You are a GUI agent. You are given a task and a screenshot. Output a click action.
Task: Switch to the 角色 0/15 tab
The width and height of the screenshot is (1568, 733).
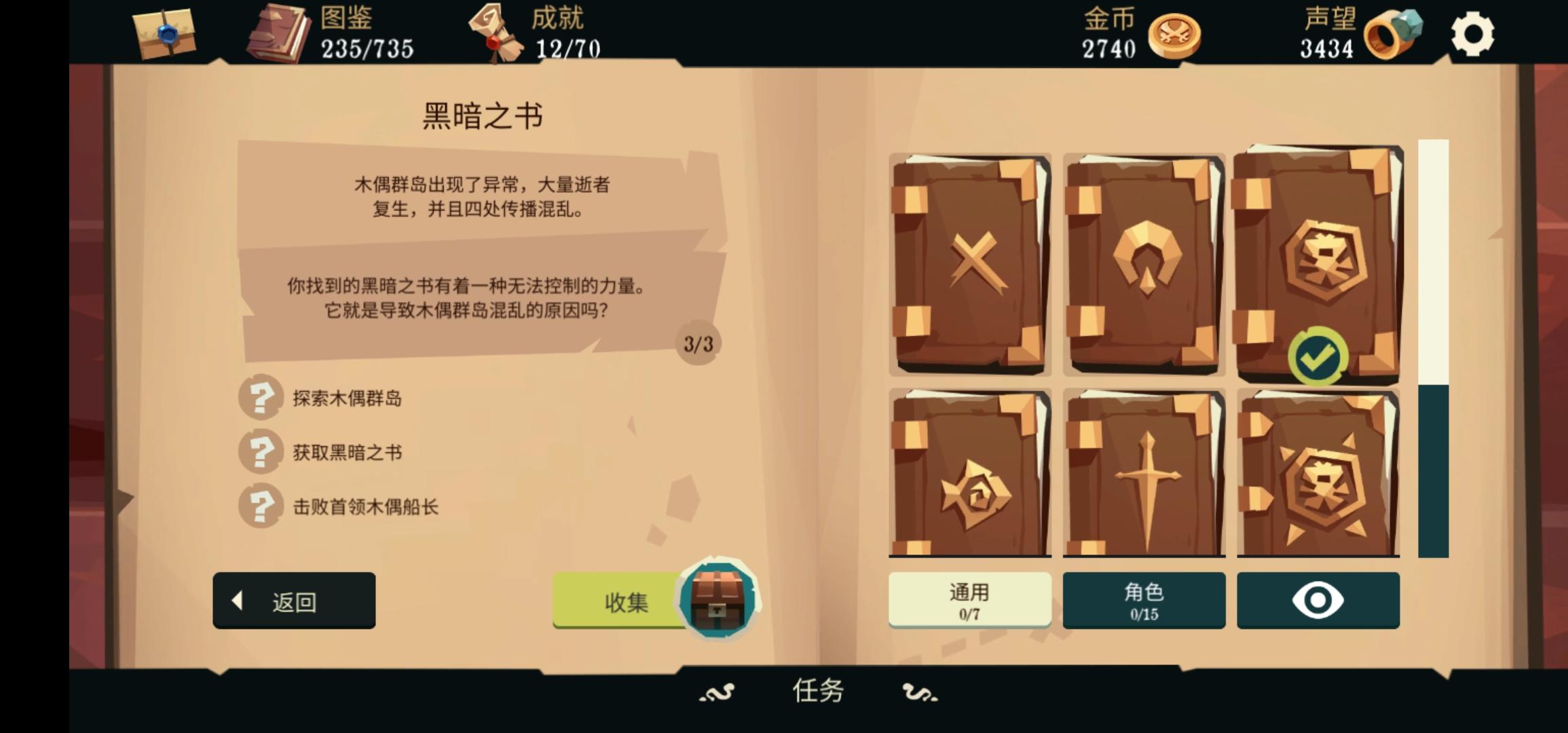1144,600
